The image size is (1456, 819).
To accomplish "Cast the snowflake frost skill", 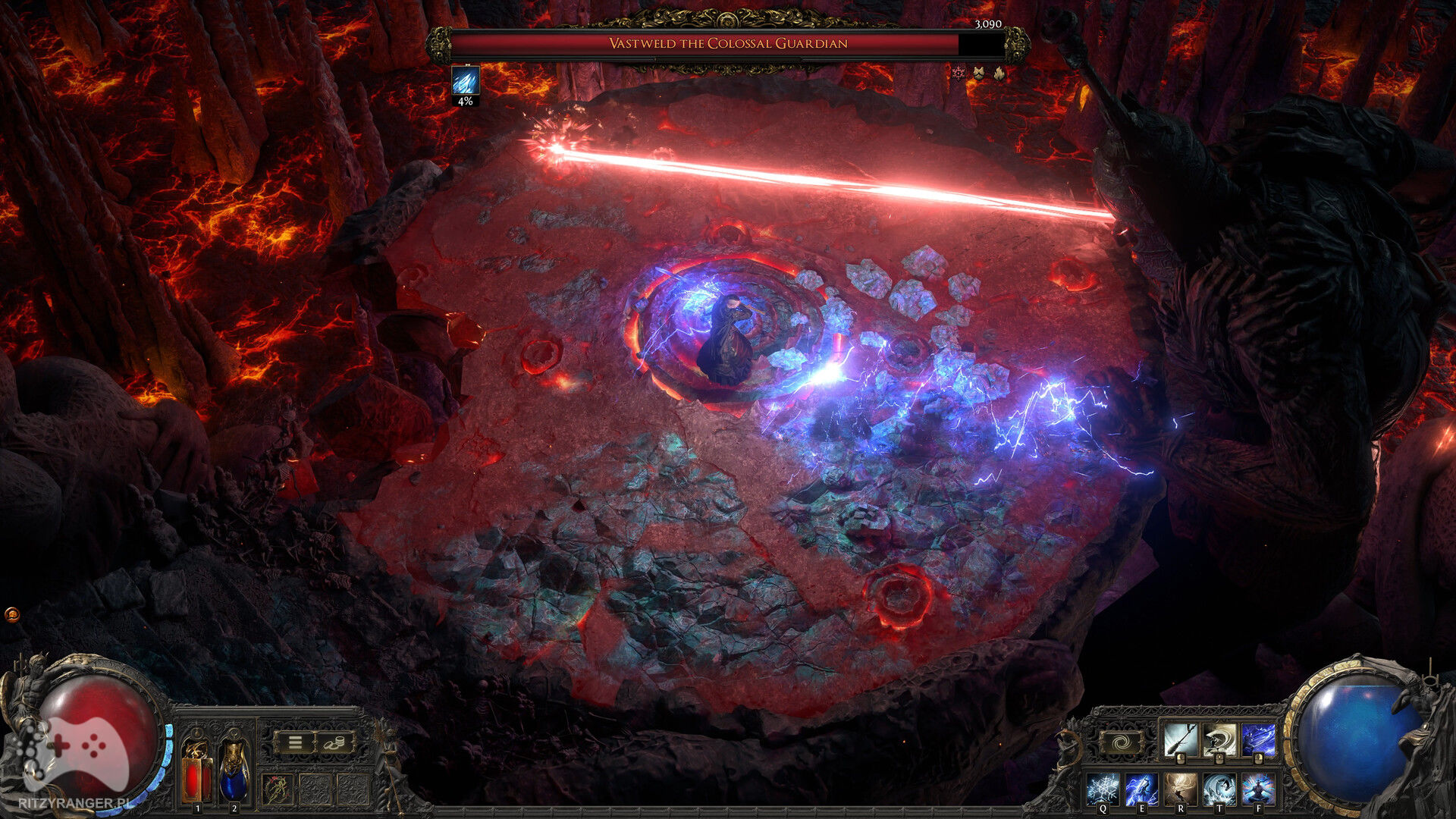I will pos(1102,789).
